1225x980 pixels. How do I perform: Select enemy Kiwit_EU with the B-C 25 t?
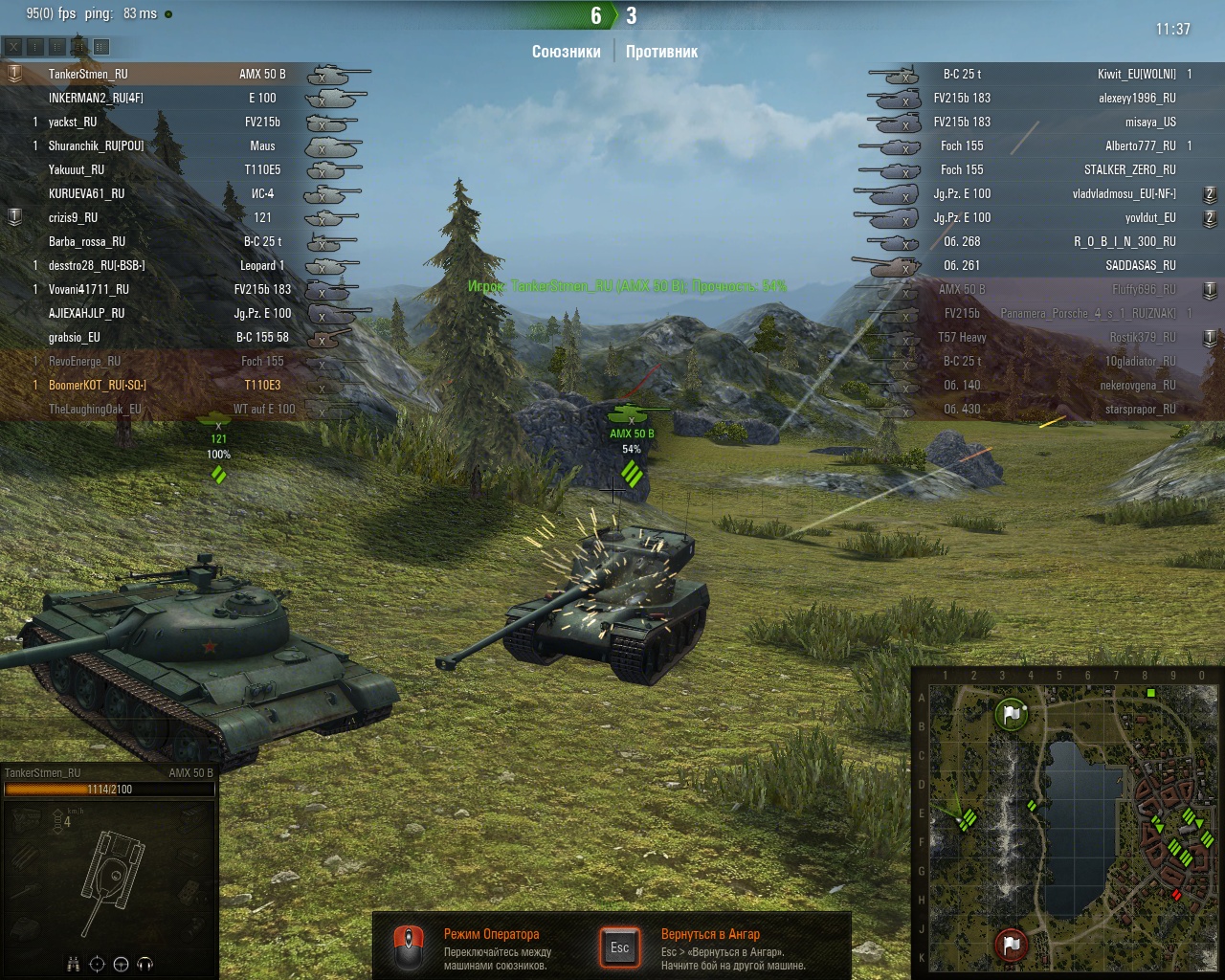pos(1136,74)
